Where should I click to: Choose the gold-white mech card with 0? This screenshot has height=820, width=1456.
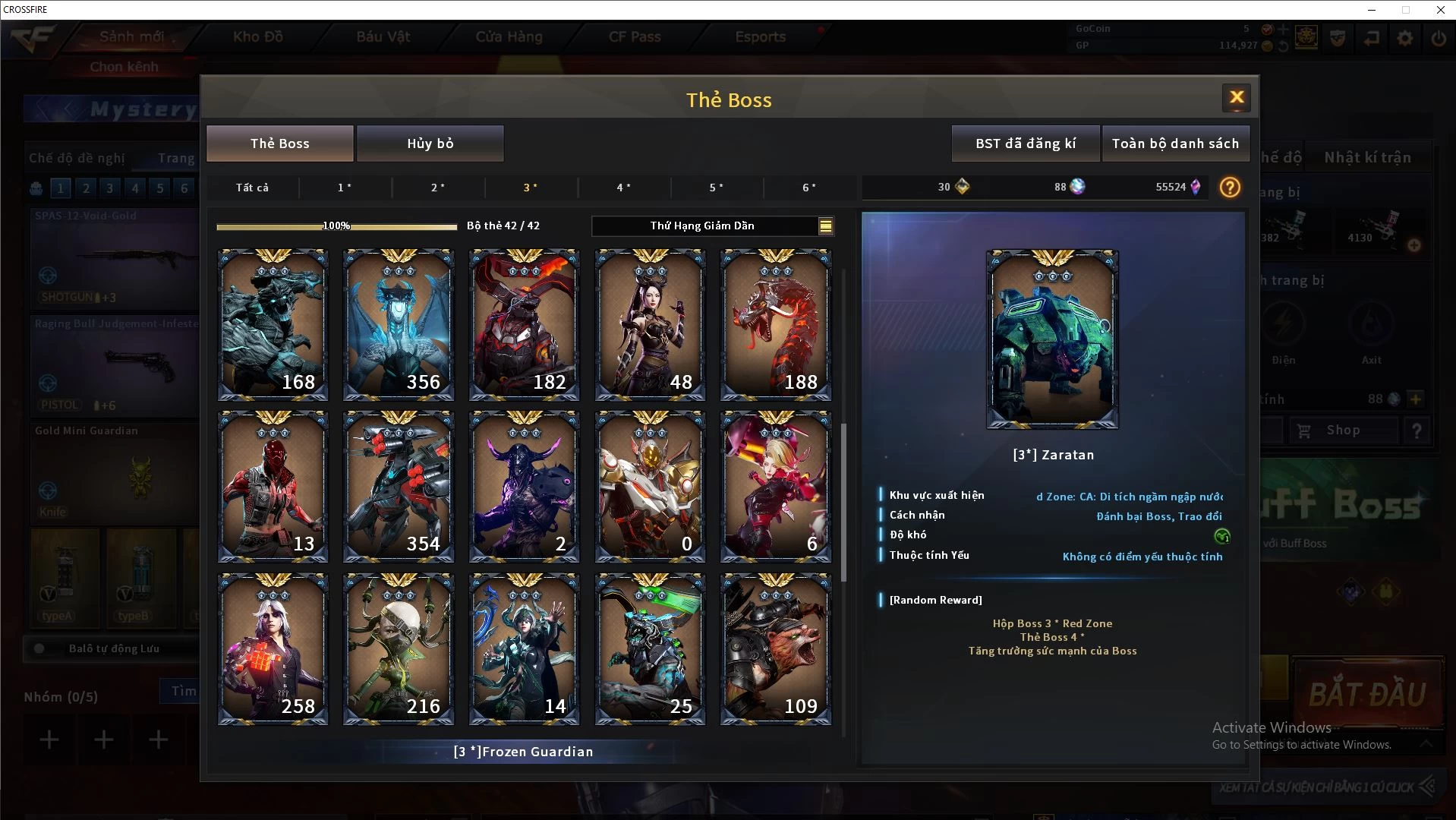tap(650, 487)
